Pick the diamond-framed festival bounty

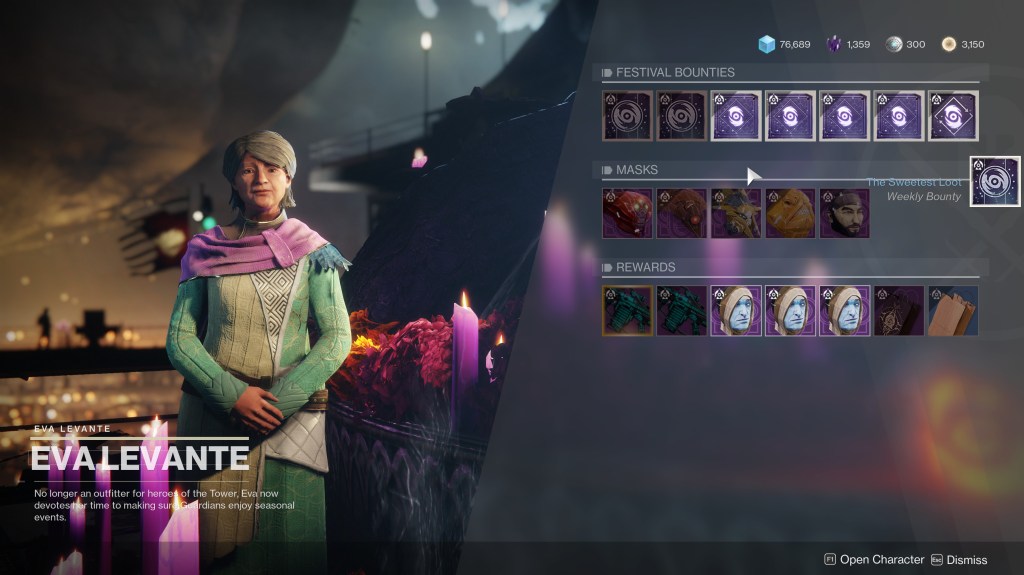(x=953, y=116)
